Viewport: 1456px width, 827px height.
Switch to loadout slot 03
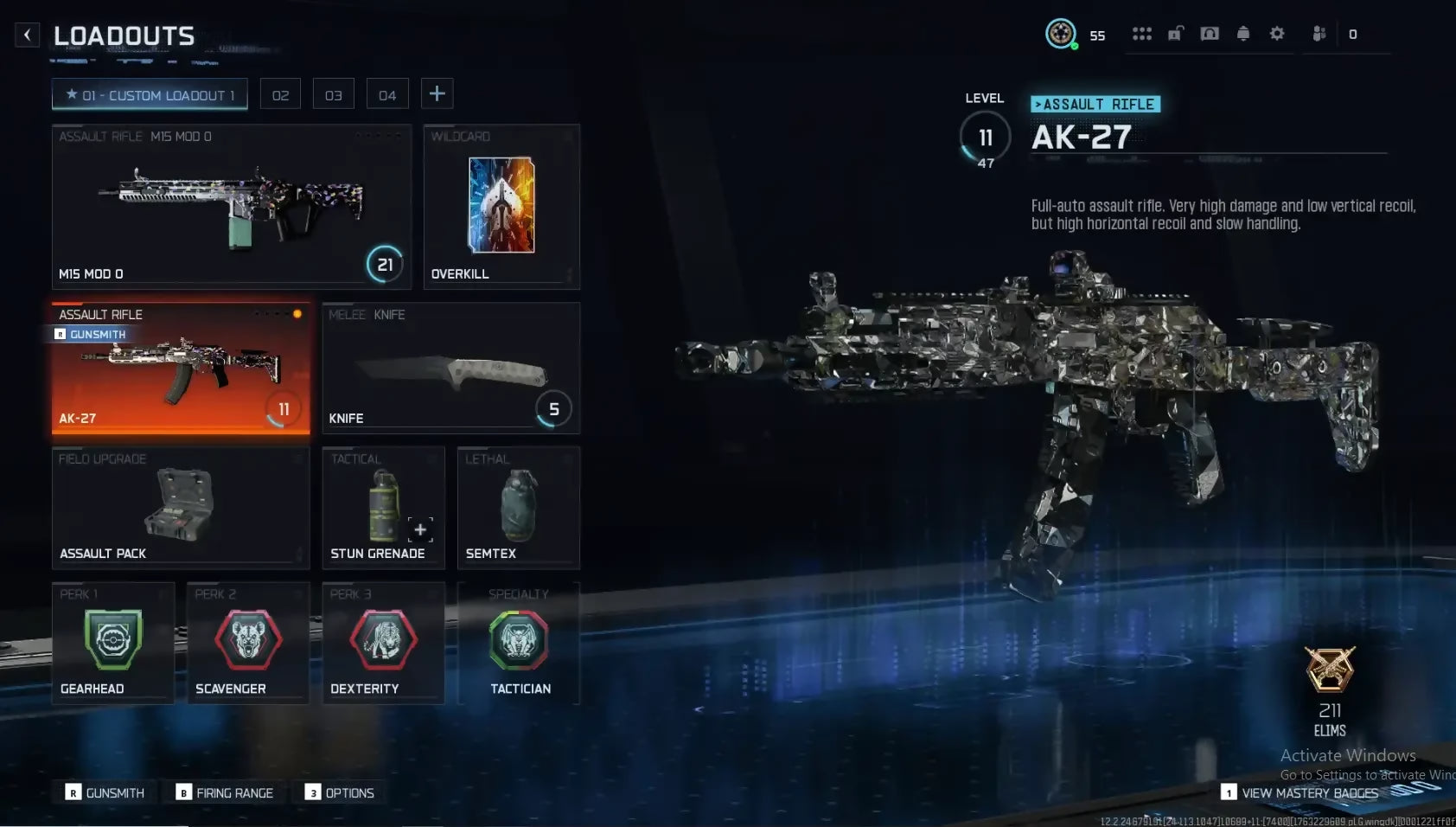333,94
